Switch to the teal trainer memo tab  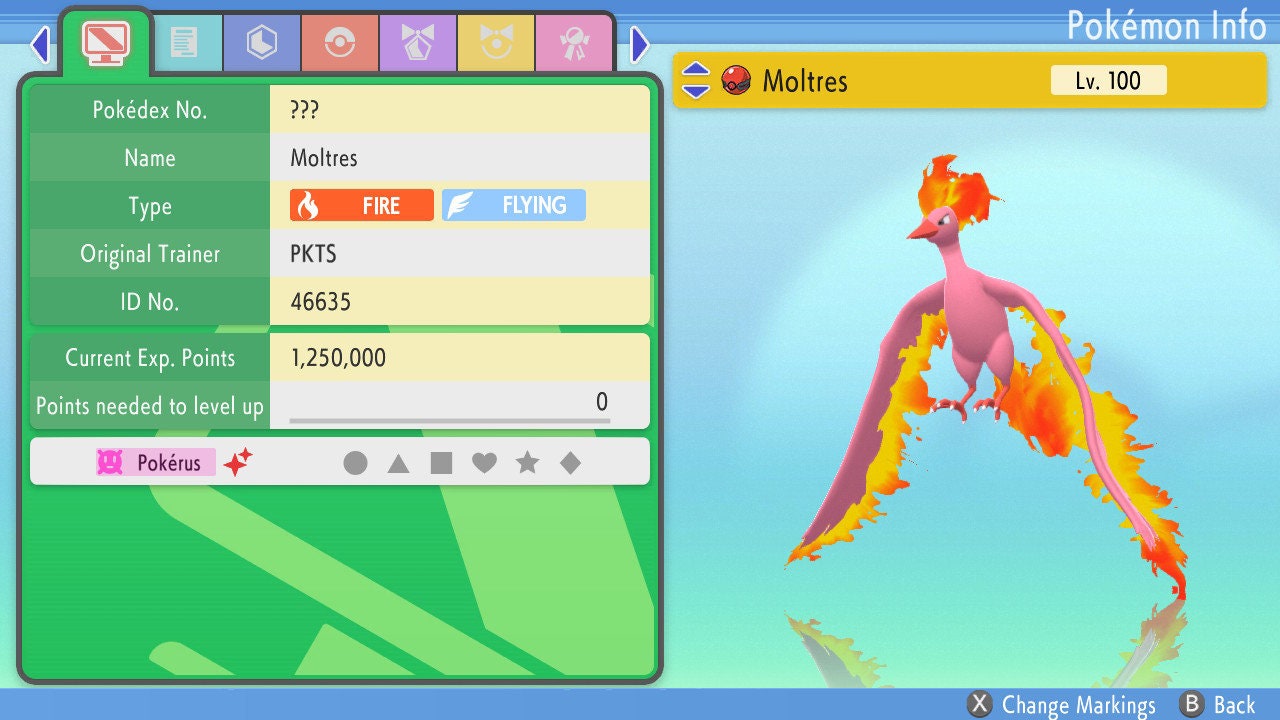(183, 42)
